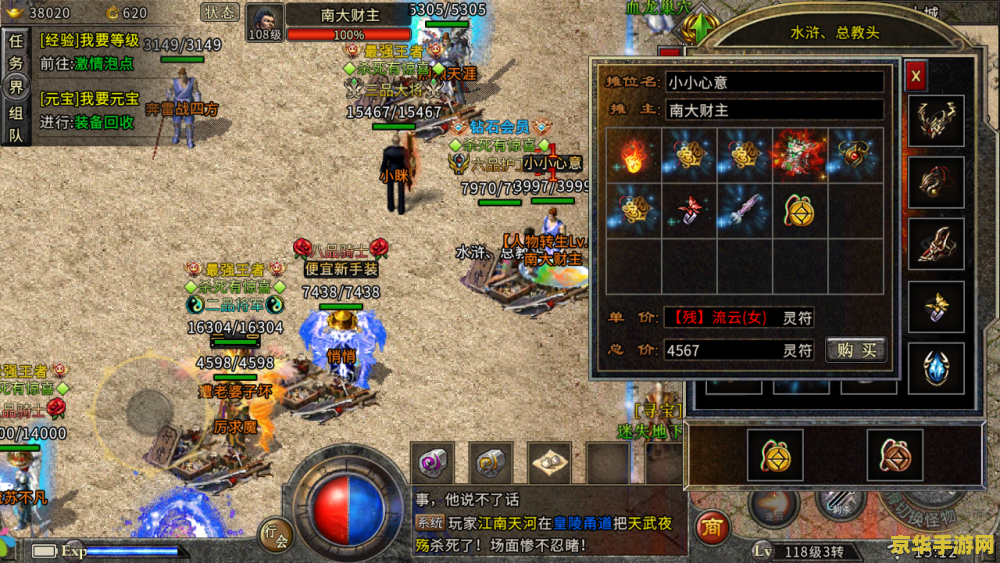Screen dimensions: 1000x563
Task: Select the flaming orb item in stall
Action: click(x=633, y=155)
